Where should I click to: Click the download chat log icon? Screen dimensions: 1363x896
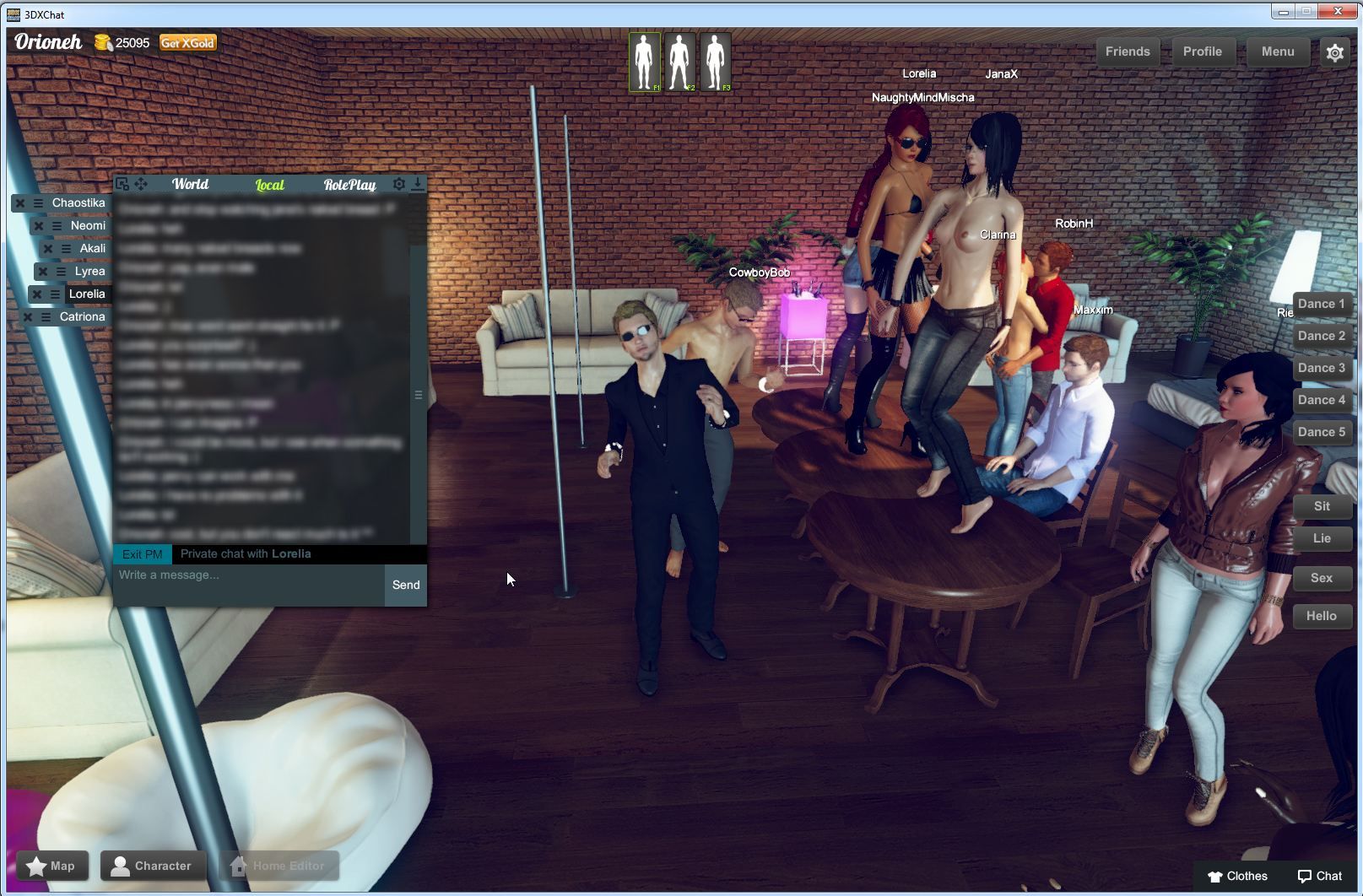[418, 185]
